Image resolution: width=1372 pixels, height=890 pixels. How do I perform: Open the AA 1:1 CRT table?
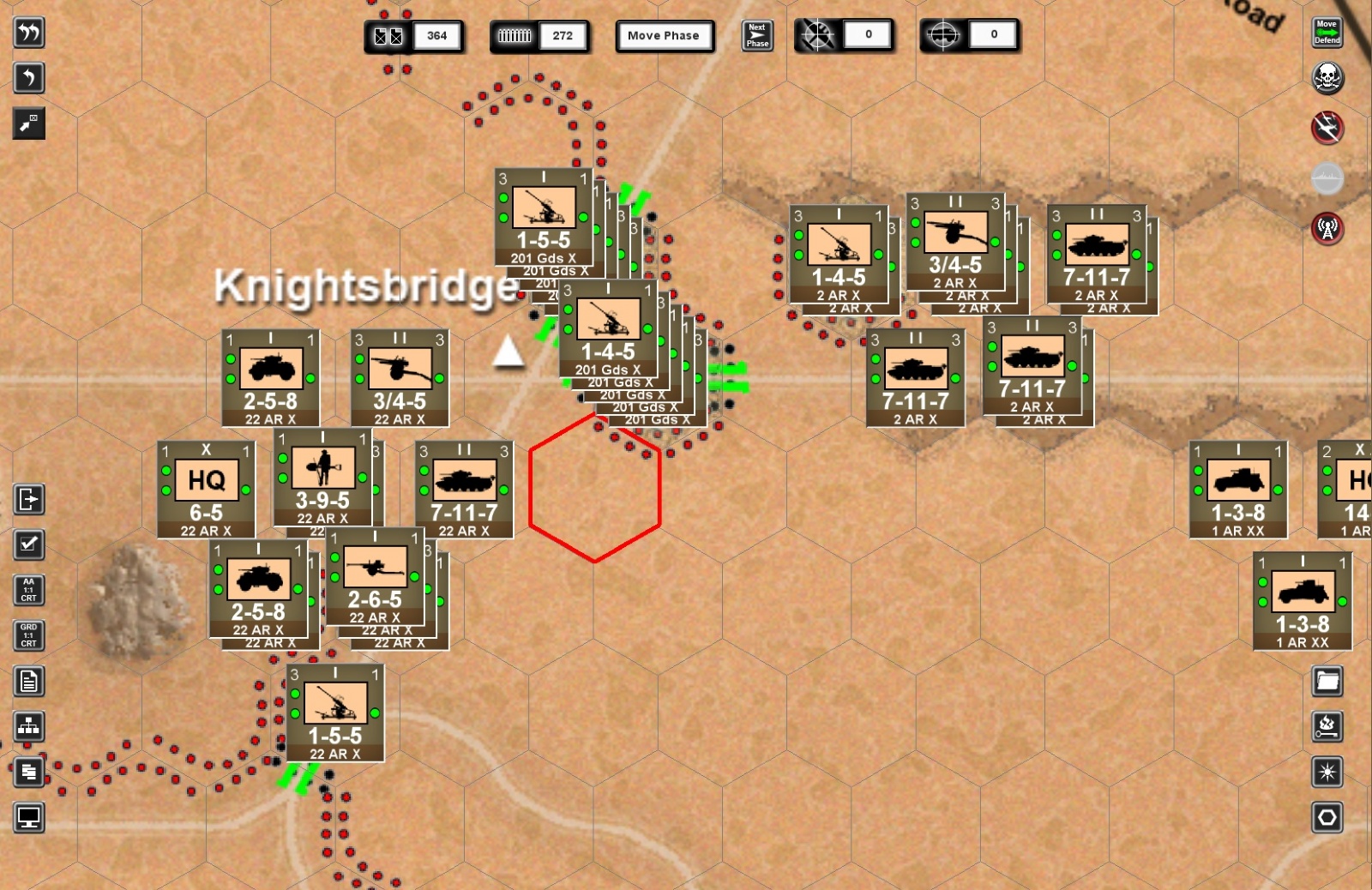click(x=29, y=590)
